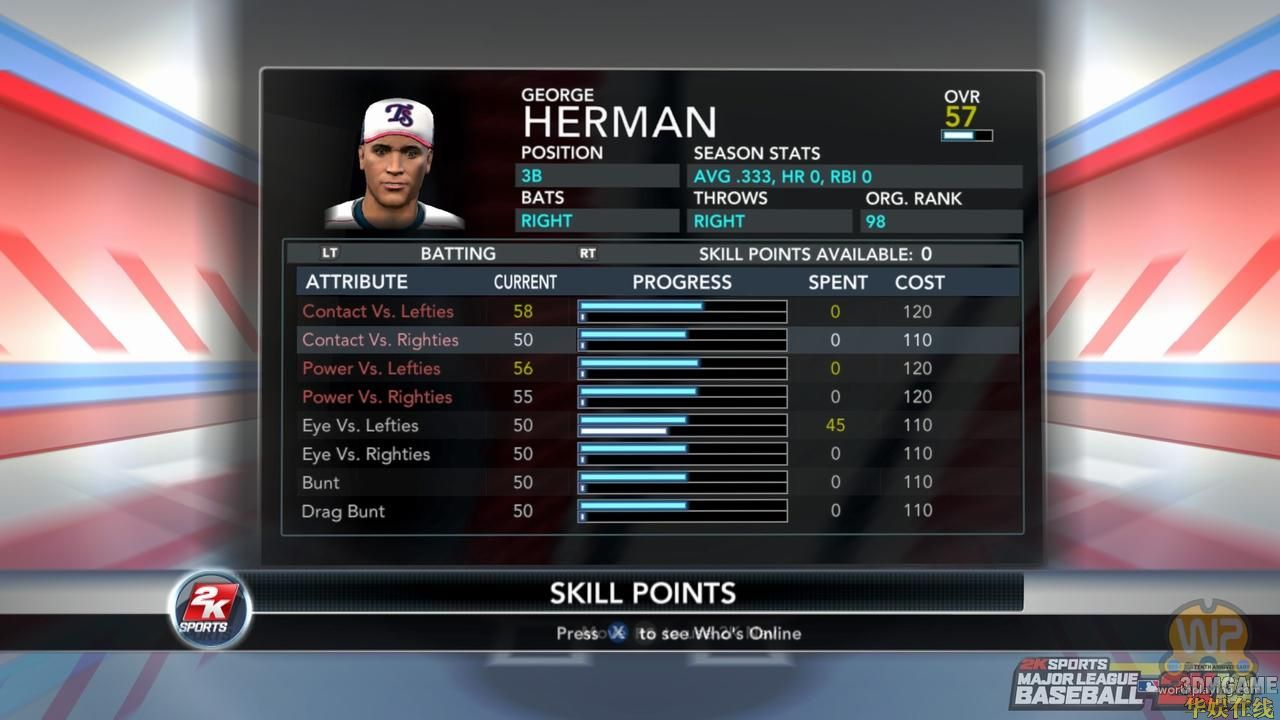Choose the Power Vs. Righties attribute

(x=377, y=397)
